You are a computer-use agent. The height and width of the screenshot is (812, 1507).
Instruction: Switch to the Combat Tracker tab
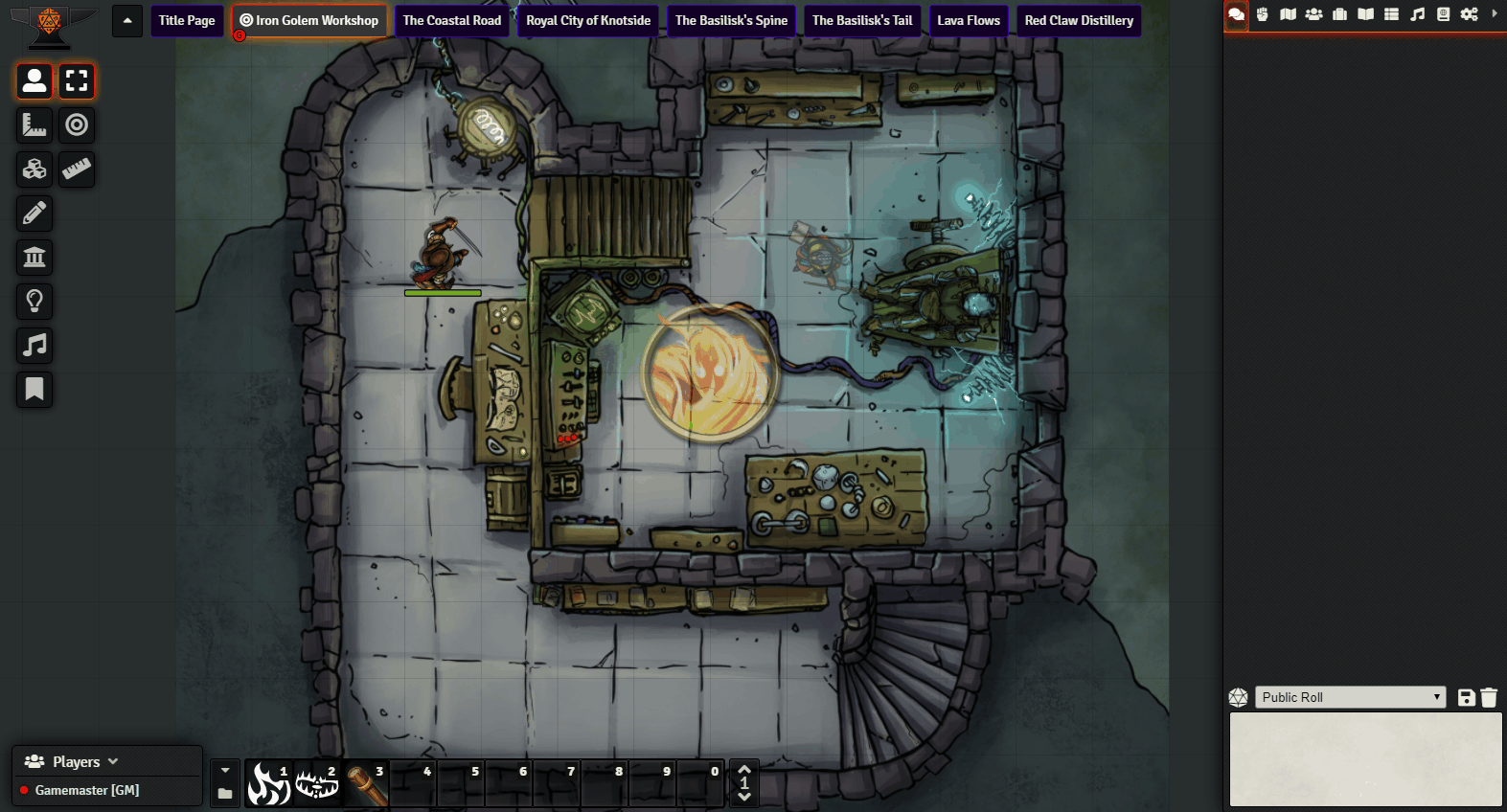point(1263,14)
